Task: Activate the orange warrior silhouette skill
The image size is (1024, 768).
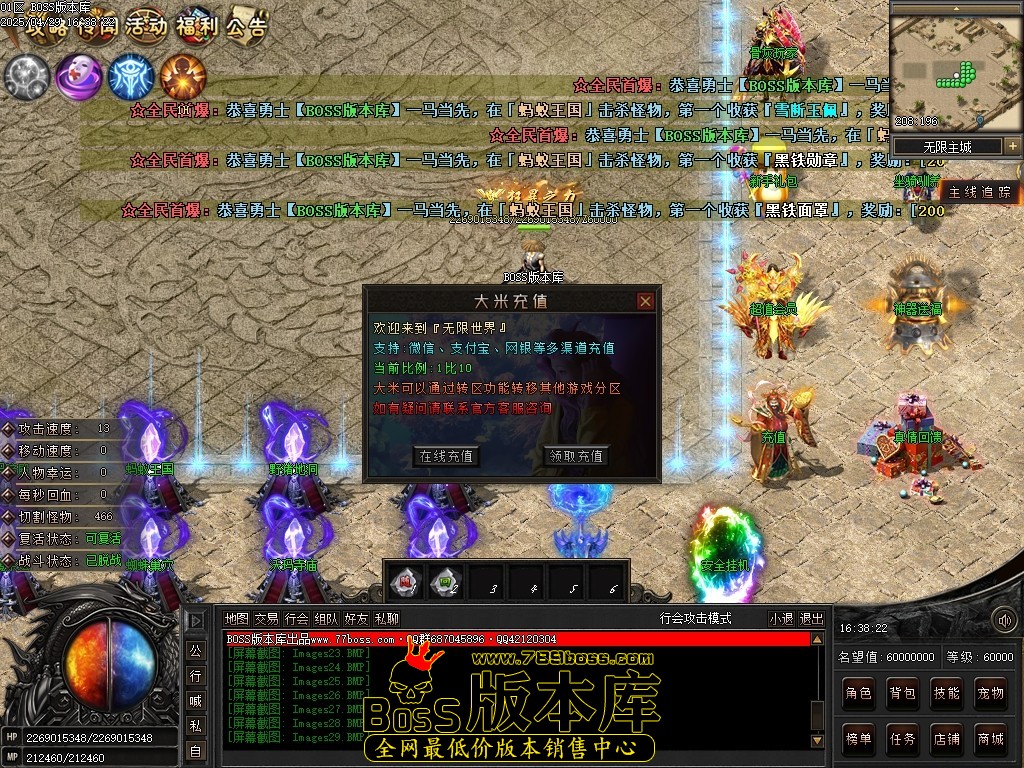Action: point(183,76)
